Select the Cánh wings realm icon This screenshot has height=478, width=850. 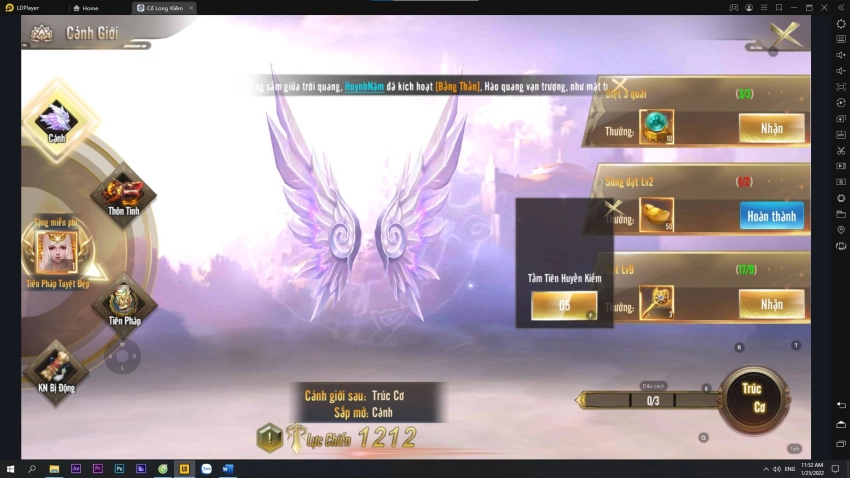[x=57, y=120]
